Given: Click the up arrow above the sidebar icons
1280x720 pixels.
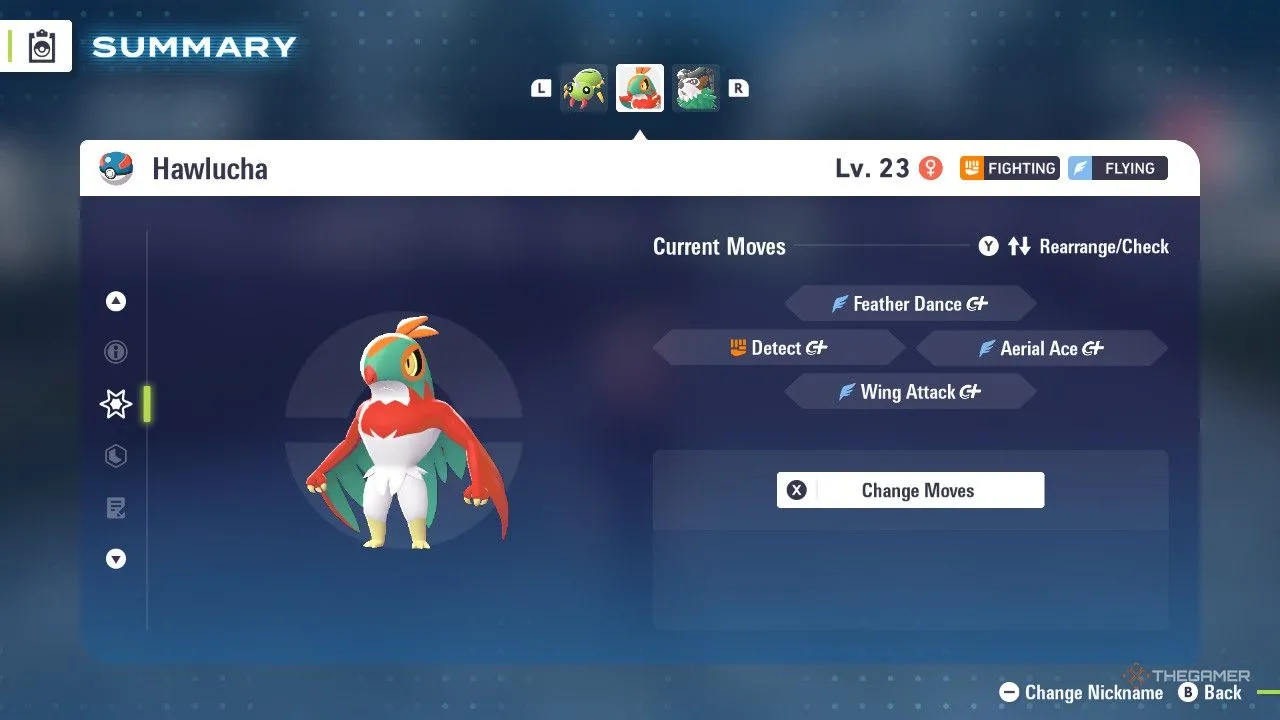Looking at the screenshot, I should [x=115, y=300].
